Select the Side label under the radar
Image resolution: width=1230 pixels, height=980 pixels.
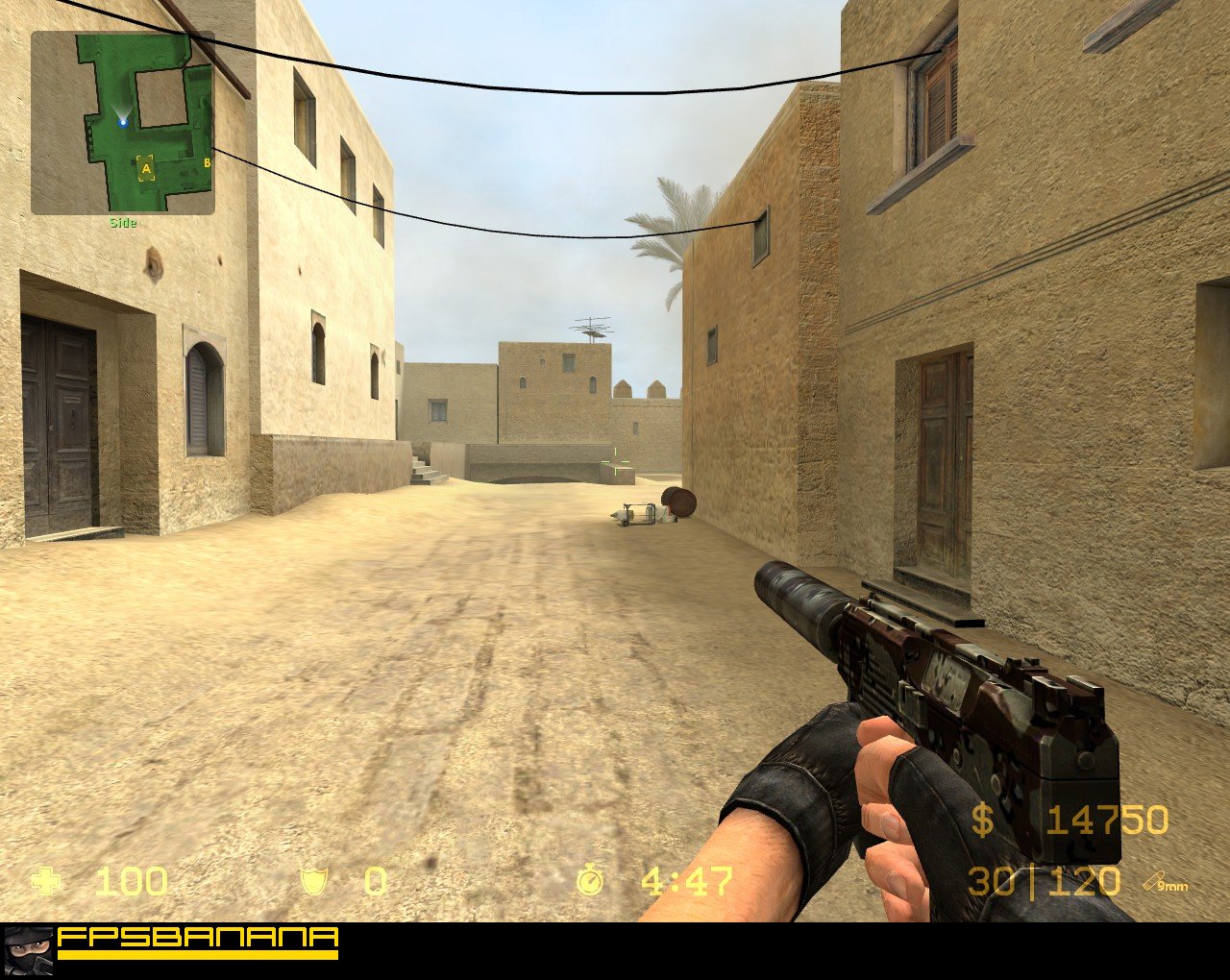(x=123, y=220)
